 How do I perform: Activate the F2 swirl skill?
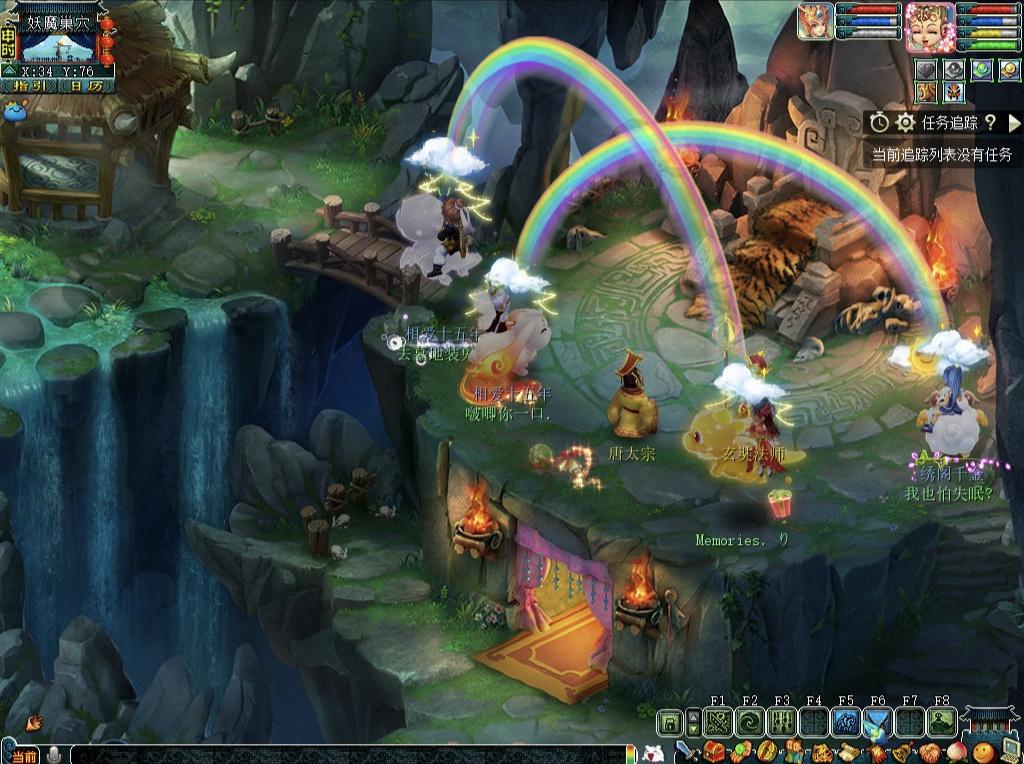click(750, 722)
